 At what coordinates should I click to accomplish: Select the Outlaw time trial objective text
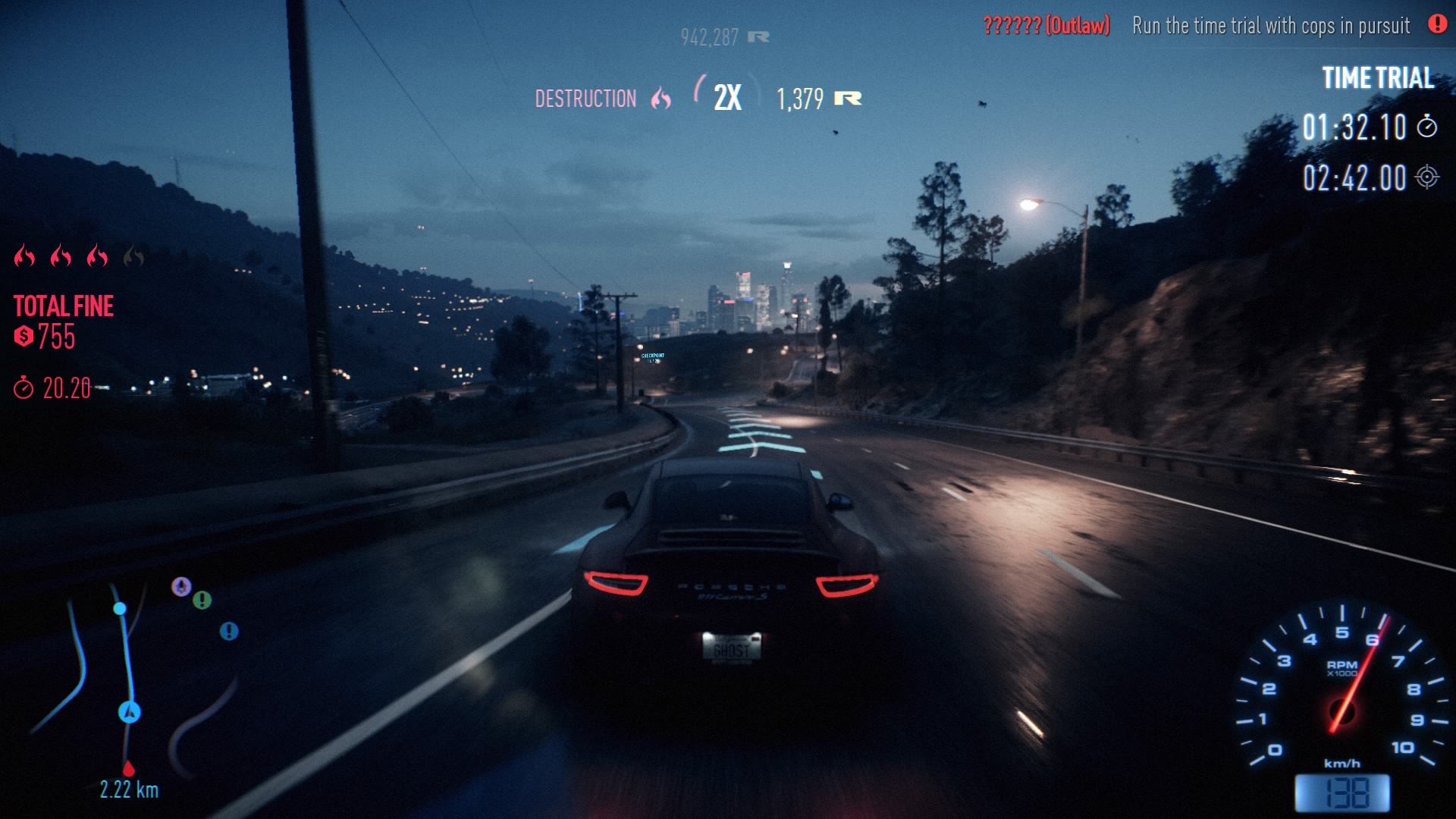point(1271,26)
